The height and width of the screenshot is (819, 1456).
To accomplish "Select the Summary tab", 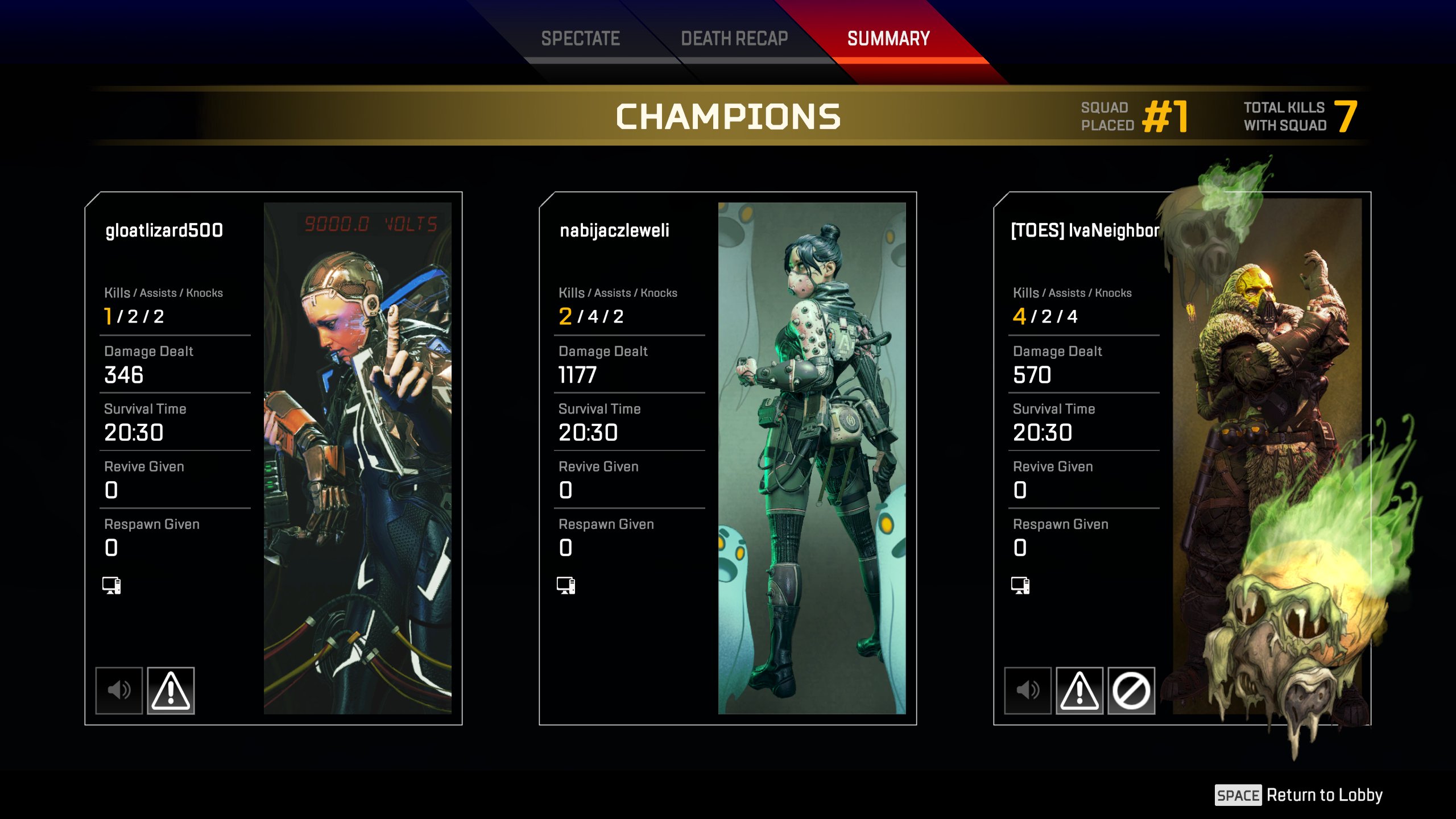I will pos(888,39).
